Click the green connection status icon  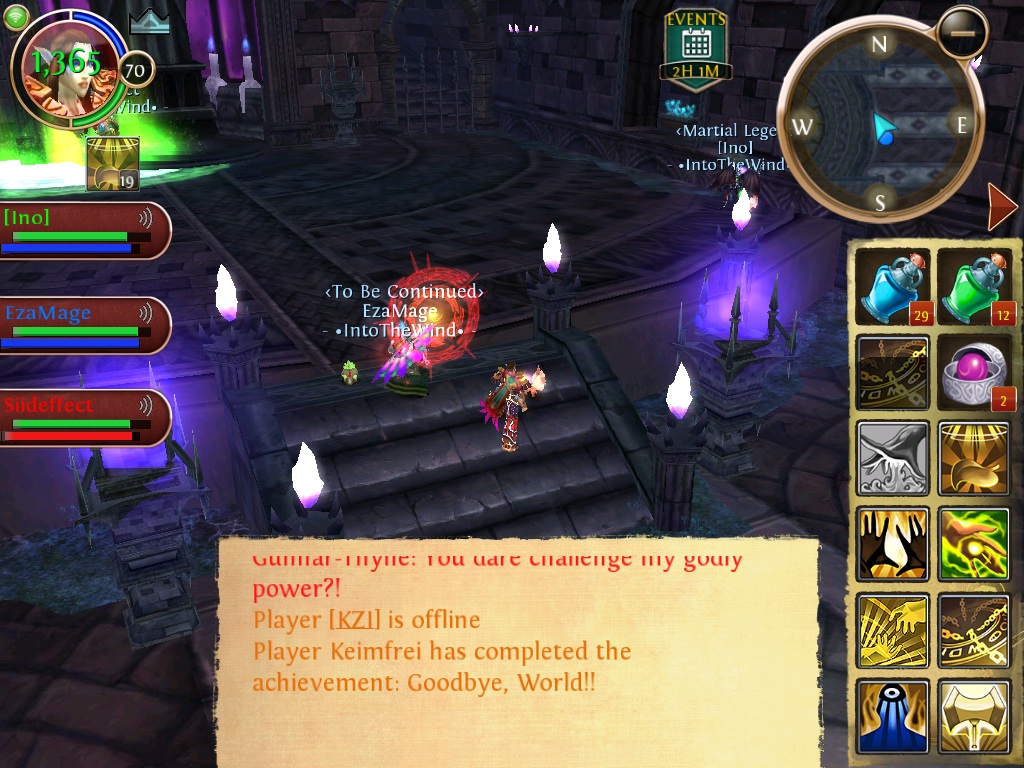coord(17,17)
